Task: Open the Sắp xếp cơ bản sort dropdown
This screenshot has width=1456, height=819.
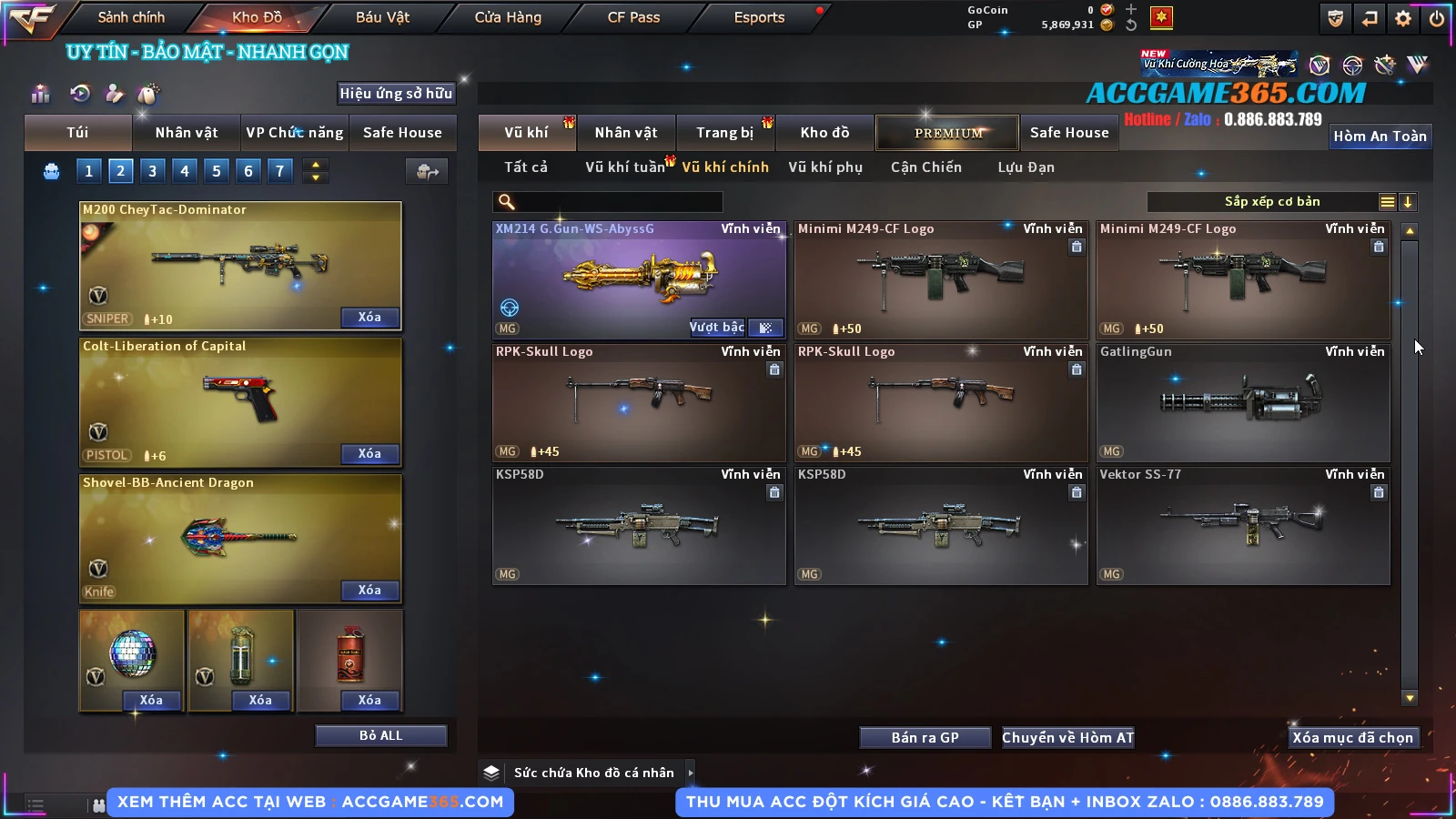Action: click(x=1272, y=202)
